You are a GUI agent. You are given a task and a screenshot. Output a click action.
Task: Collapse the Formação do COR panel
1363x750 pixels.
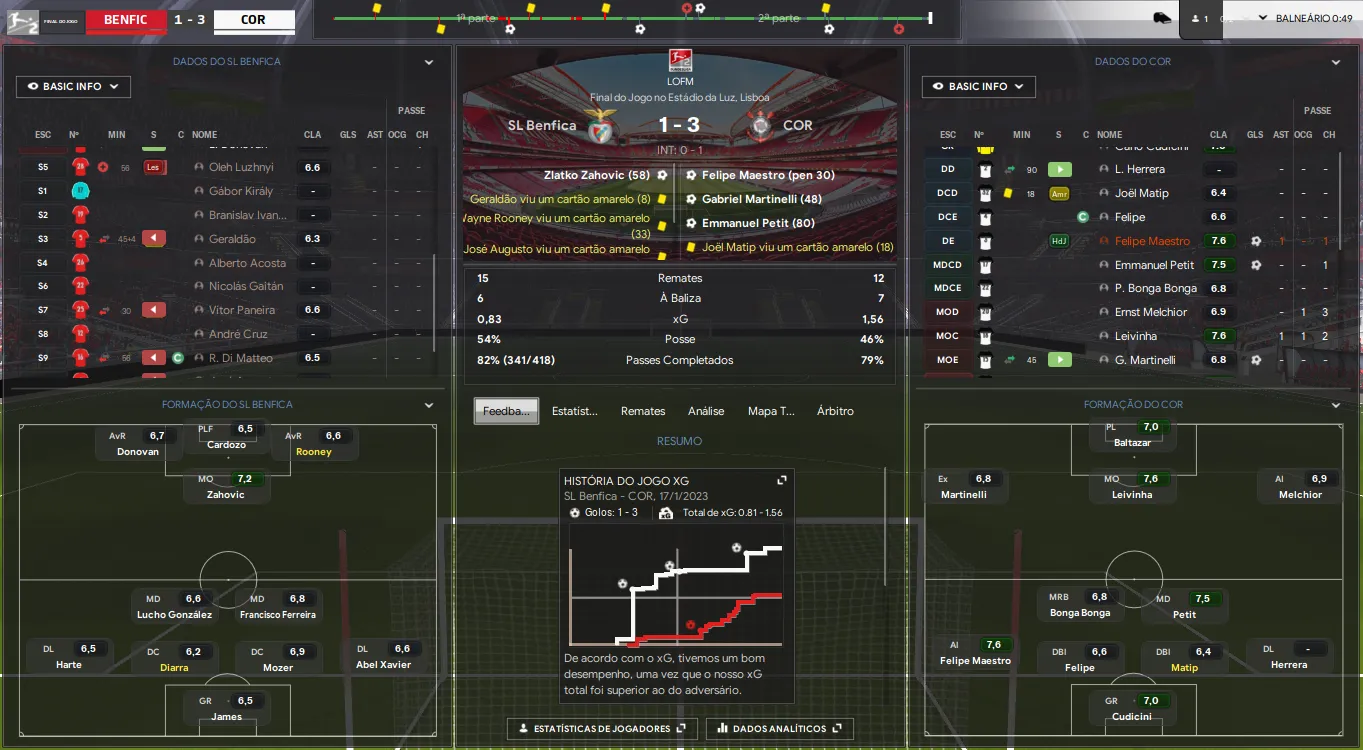click(1335, 405)
